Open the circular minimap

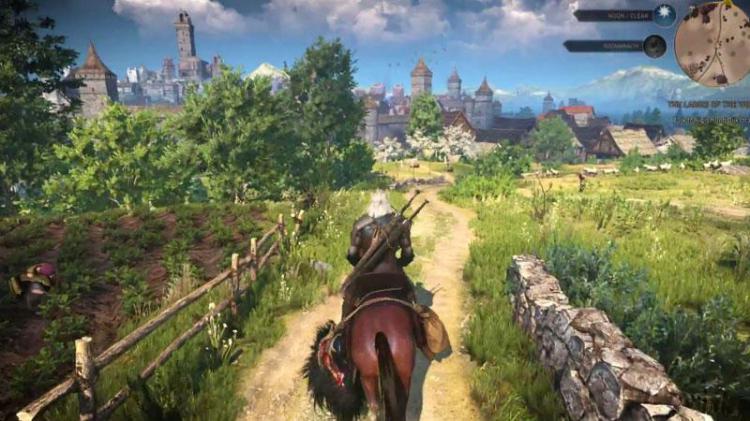(x=712, y=44)
